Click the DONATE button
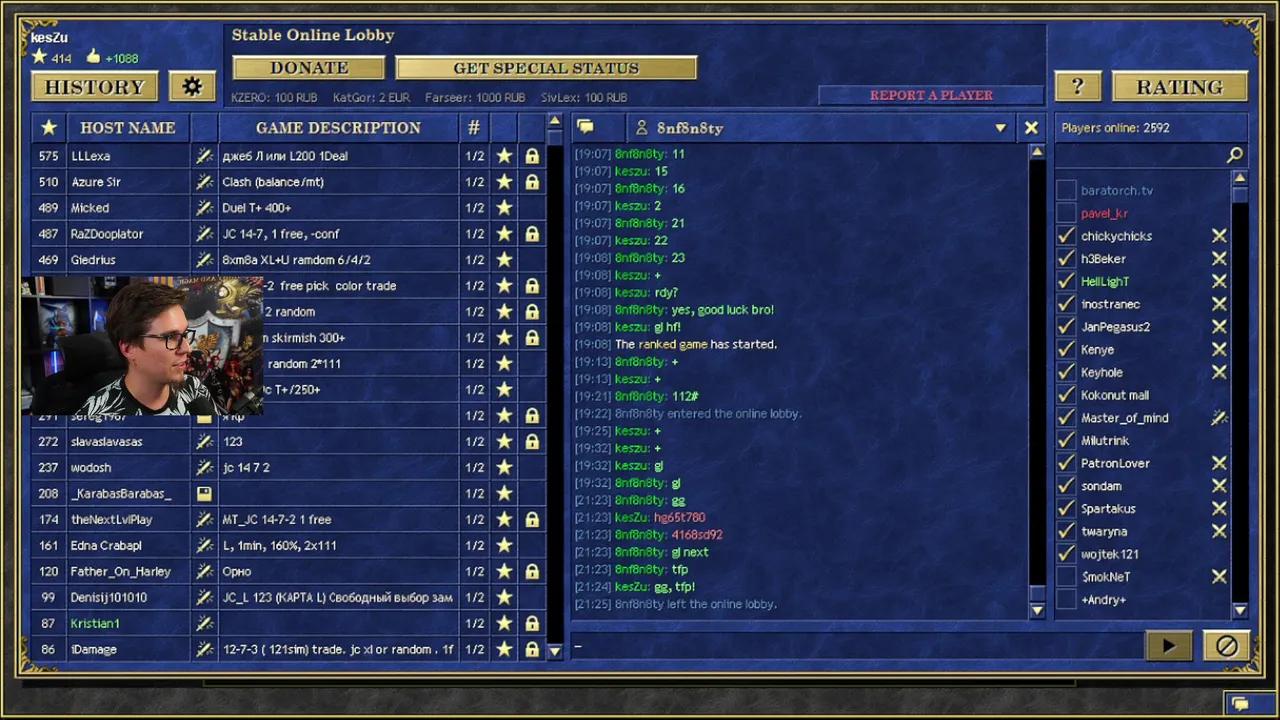The image size is (1280, 720). point(308,68)
